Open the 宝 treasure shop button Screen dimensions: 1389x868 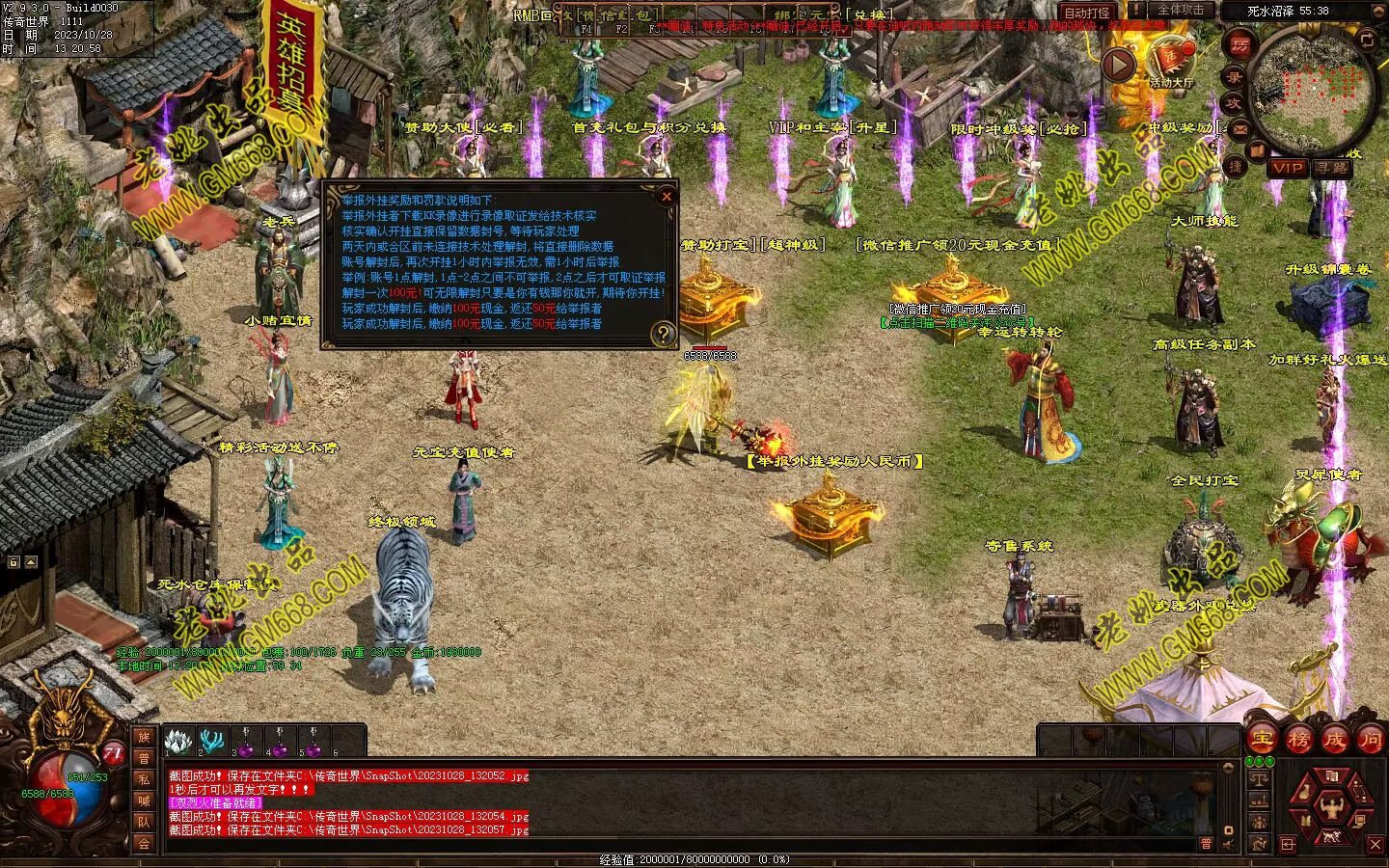click(x=1261, y=740)
